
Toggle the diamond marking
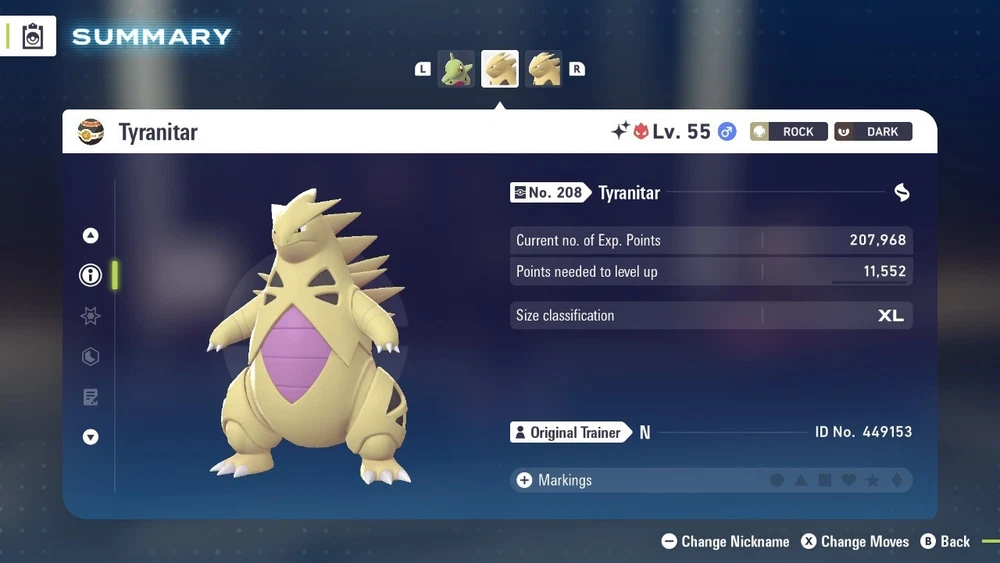coord(897,481)
